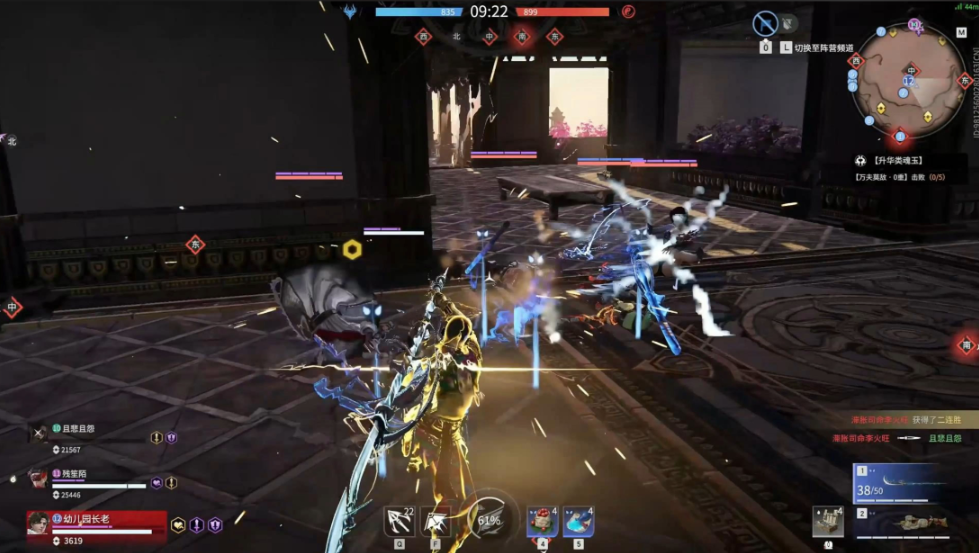
Task: Select teammate 且怒且怨 in the team list
Action: (x=78, y=429)
